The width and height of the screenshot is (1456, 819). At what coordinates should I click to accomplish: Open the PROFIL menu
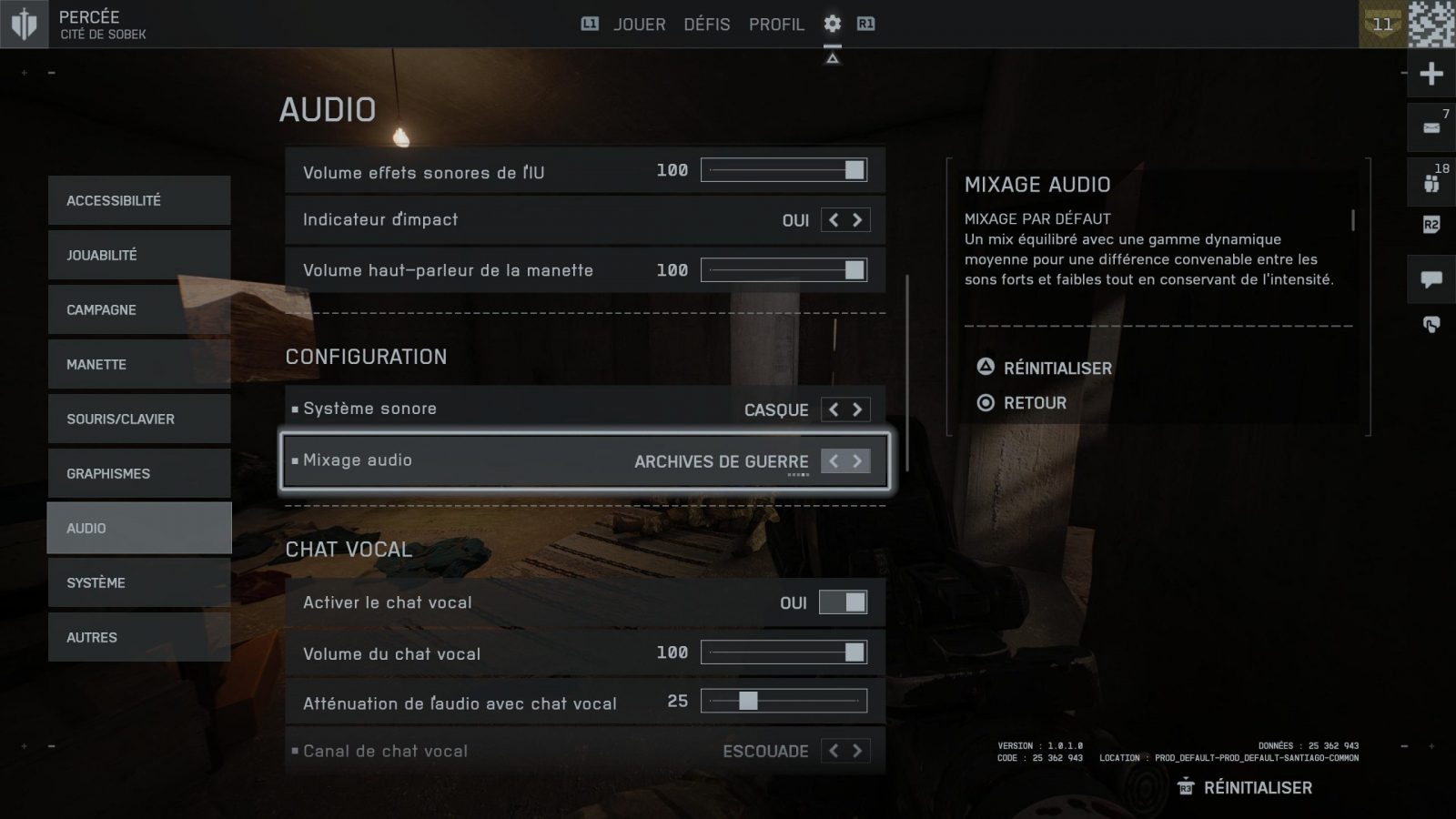[x=776, y=25]
